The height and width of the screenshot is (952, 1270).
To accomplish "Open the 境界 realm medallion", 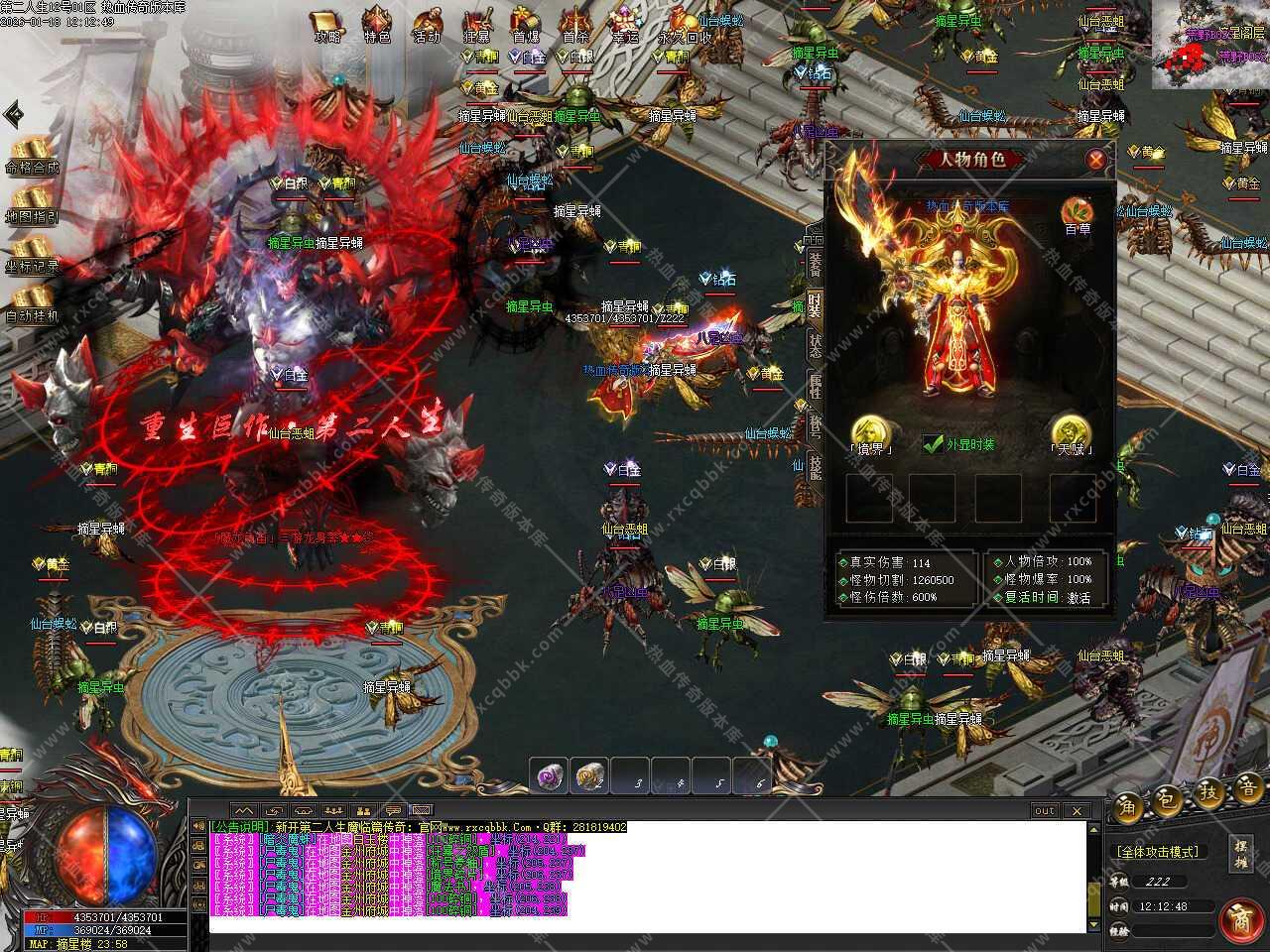I will click(870, 433).
